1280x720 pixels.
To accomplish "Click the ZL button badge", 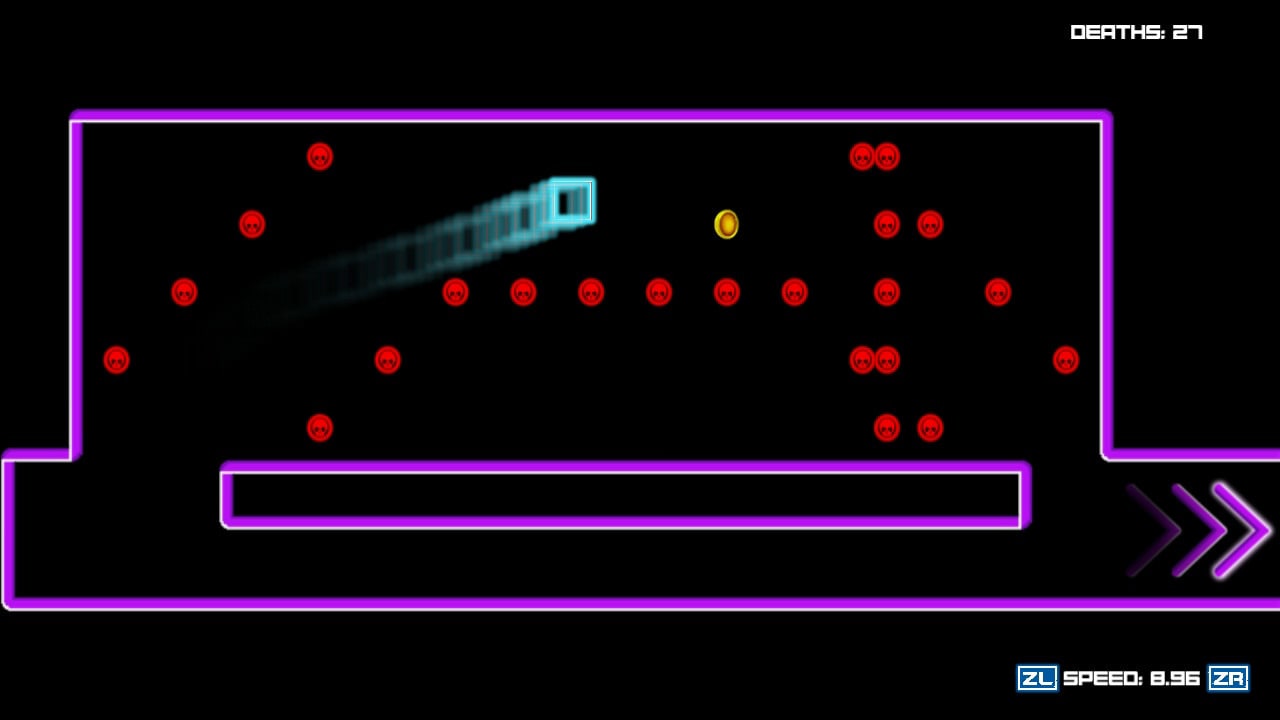I will point(1036,678).
